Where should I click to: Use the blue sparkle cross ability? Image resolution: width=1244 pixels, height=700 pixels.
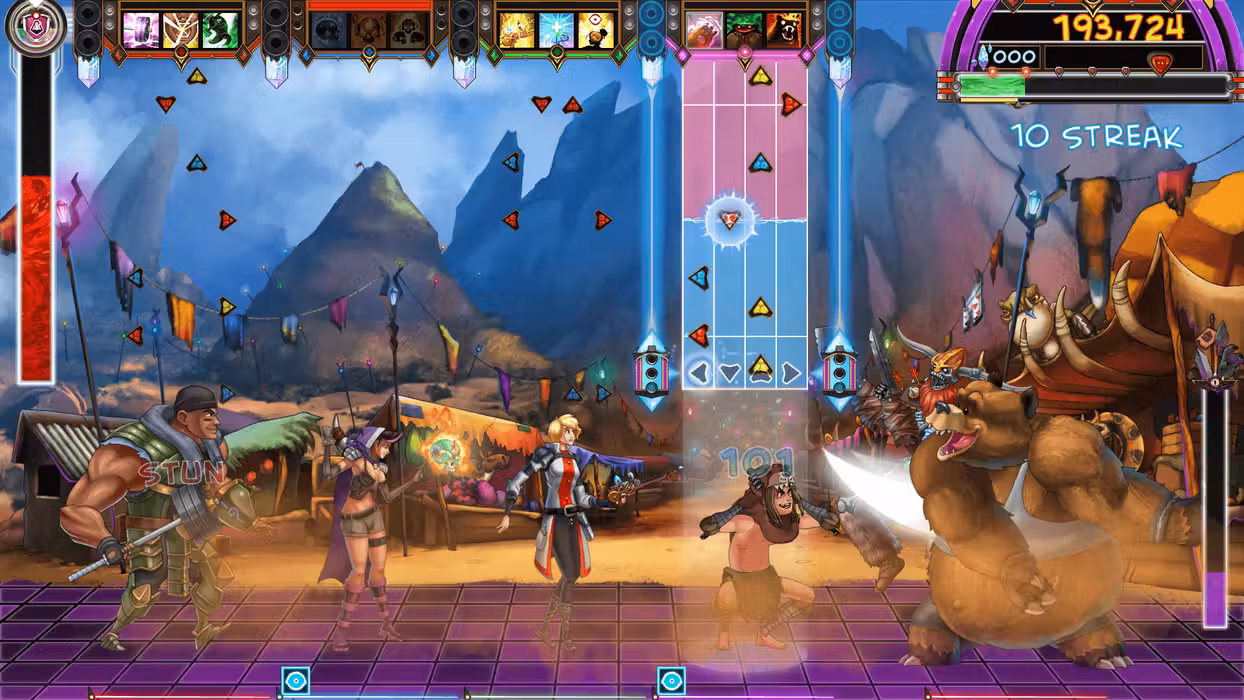pyautogui.click(x=556, y=31)
